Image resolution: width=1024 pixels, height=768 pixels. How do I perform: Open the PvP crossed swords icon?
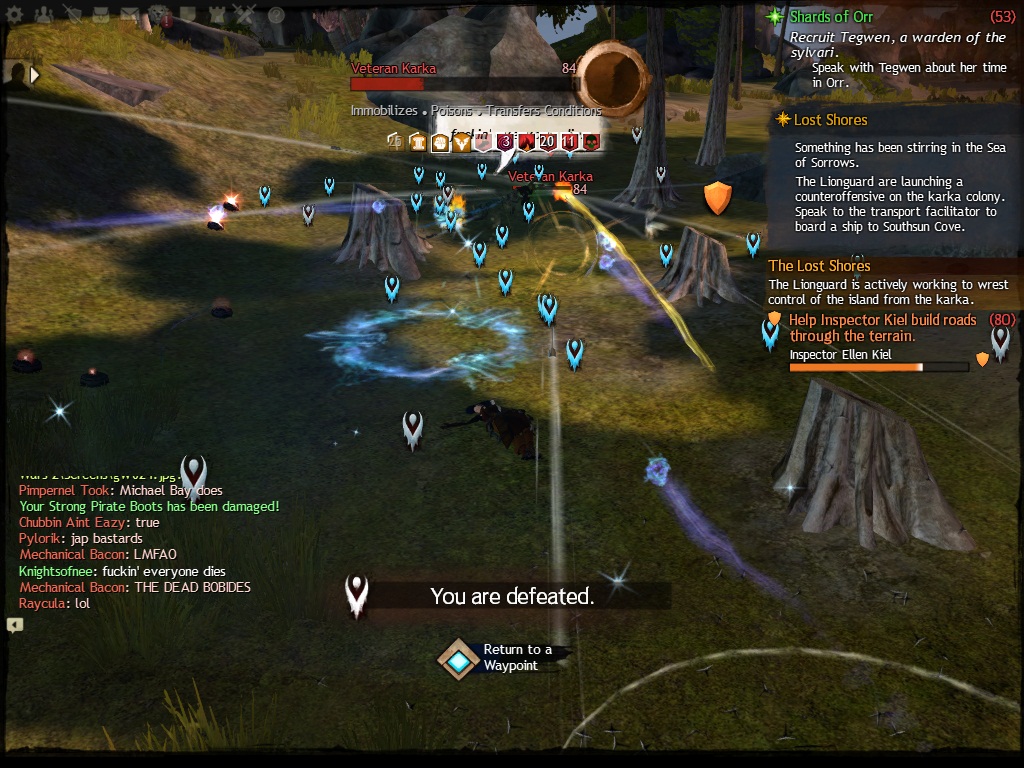point(246,15)
